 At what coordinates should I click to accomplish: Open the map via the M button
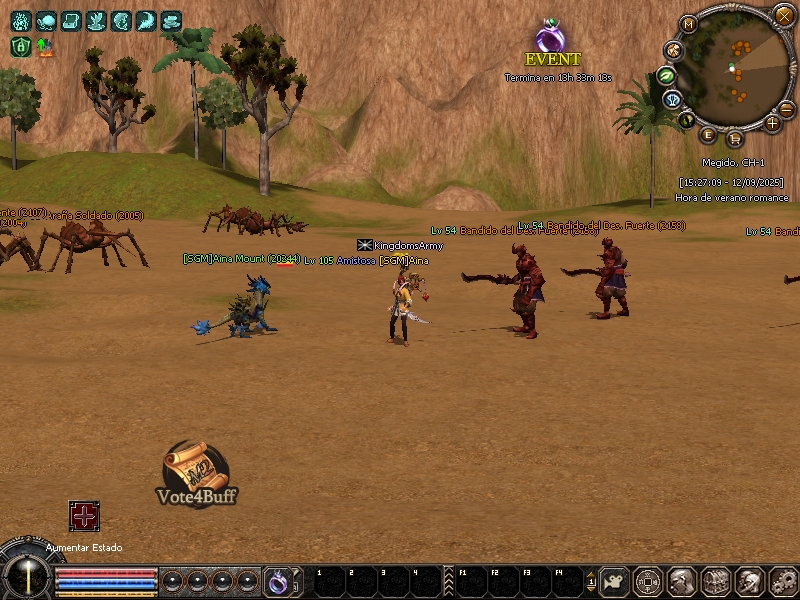(x=688, y=24)
